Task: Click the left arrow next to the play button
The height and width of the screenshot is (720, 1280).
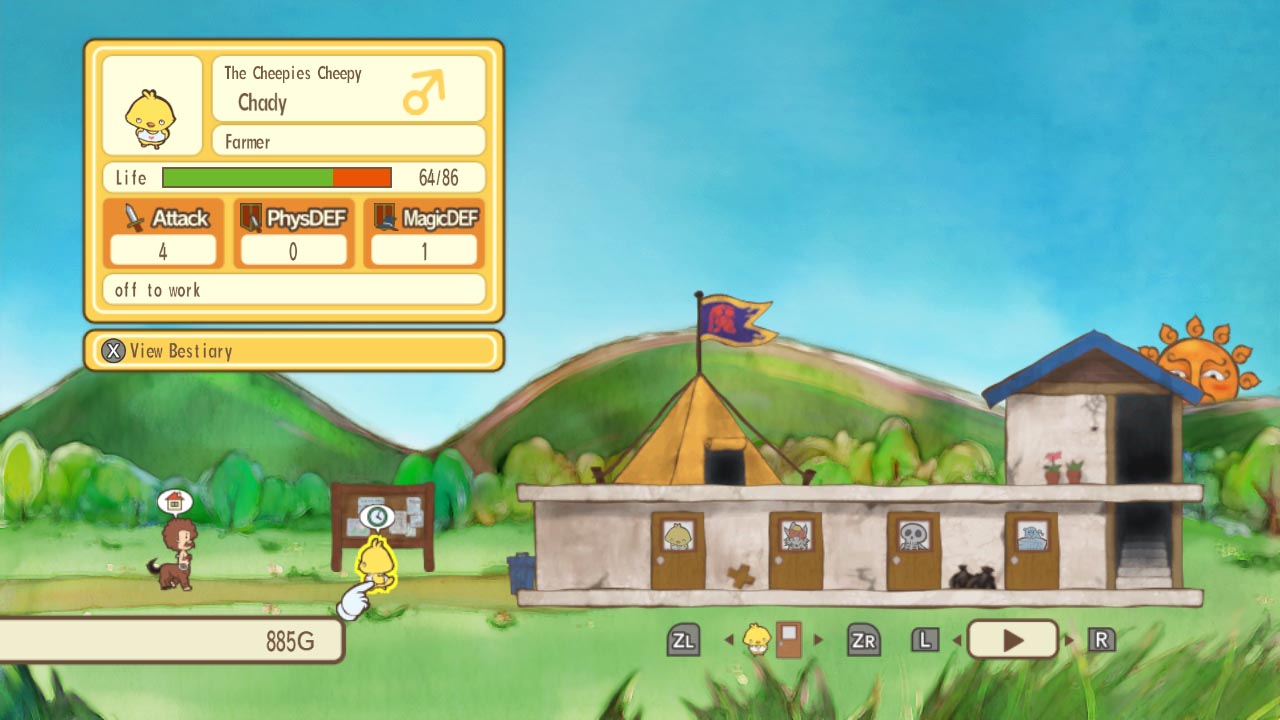Action: coord(957,639)
